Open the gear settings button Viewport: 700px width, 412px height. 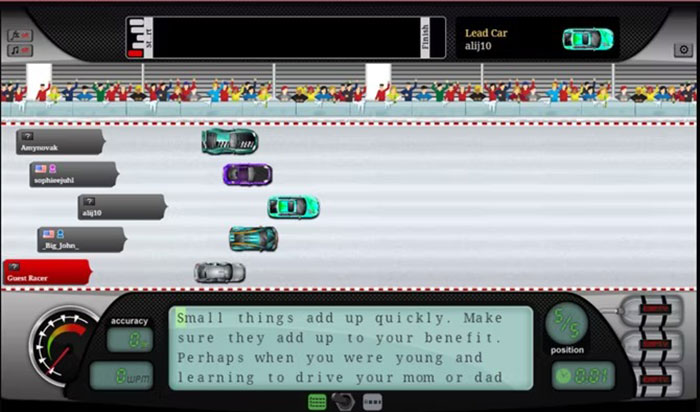click(x=682, y=49)
